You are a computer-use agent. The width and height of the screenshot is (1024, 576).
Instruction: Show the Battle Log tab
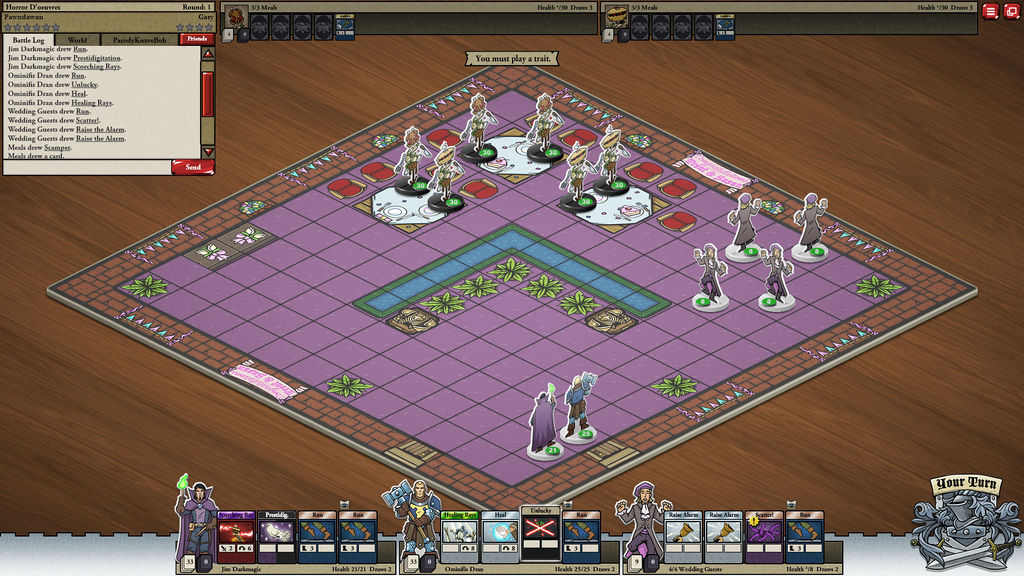coord(28,40)
